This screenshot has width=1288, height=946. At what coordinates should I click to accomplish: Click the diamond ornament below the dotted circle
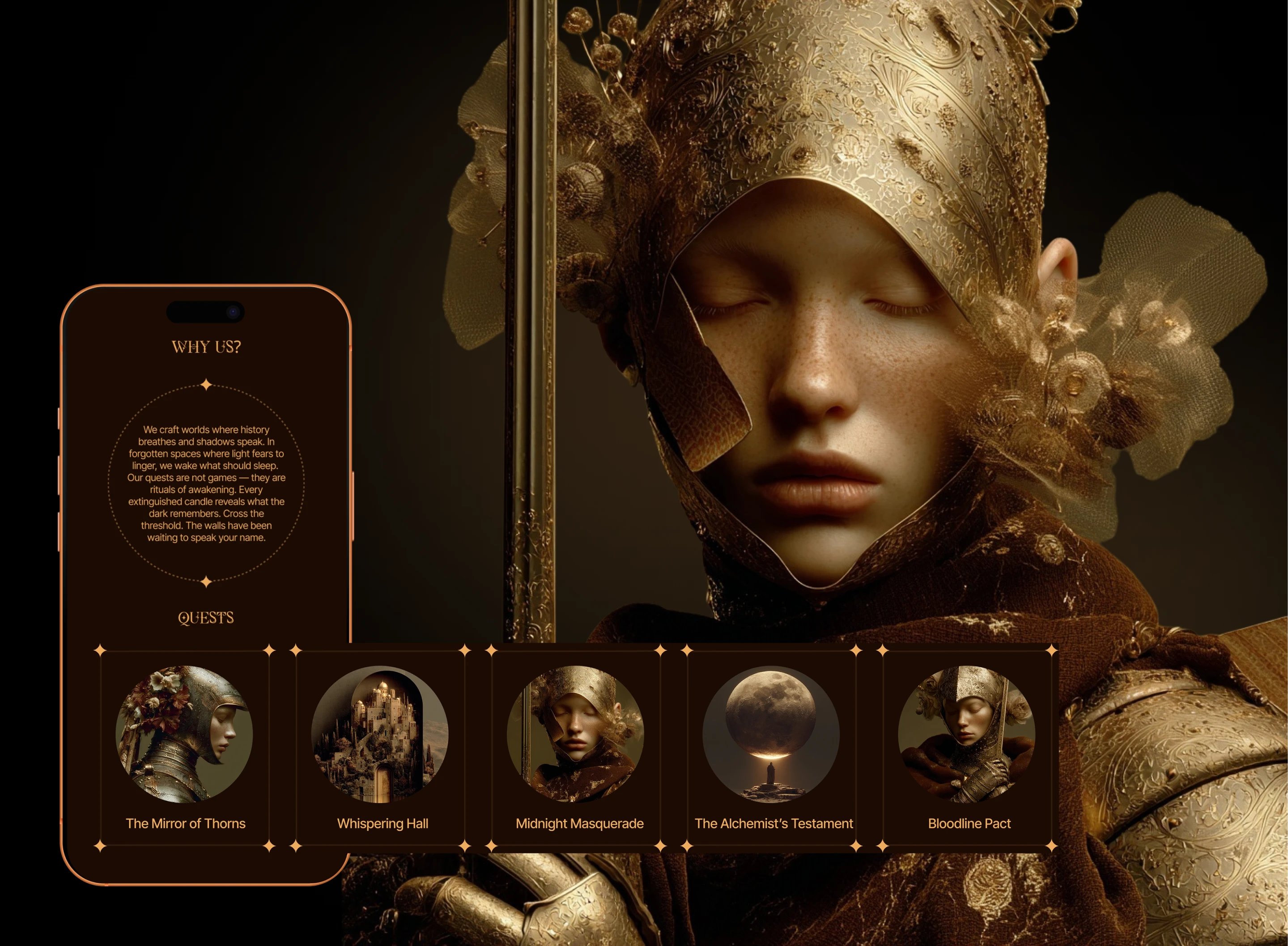click(x=206, y=580)
